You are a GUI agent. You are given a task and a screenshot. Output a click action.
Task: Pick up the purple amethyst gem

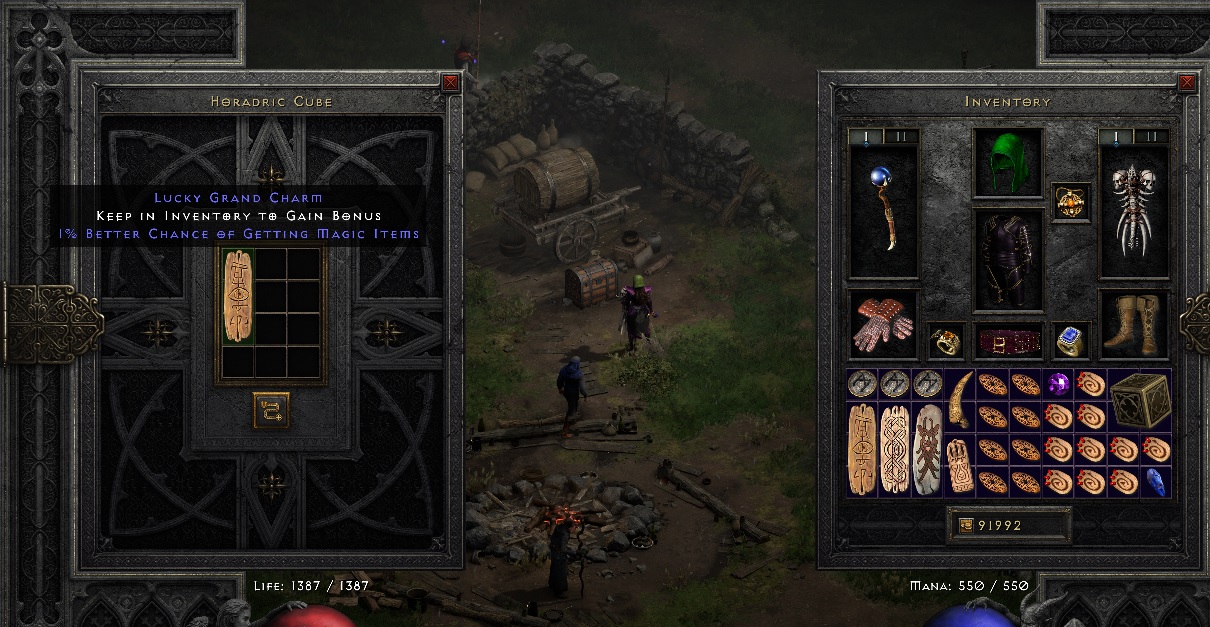tap(1058, 384)
